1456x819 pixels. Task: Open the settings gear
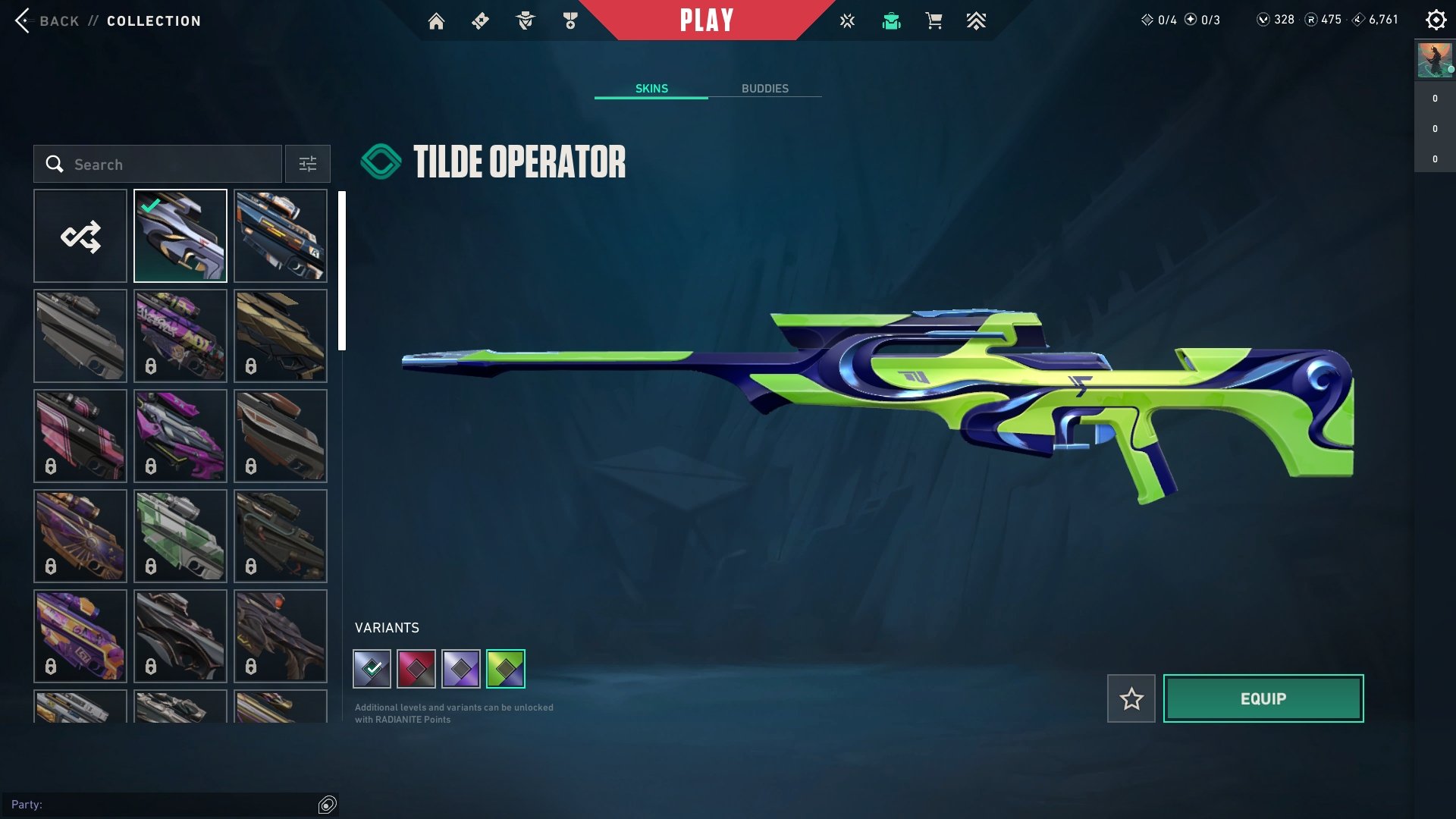(x=1436, y=20)
